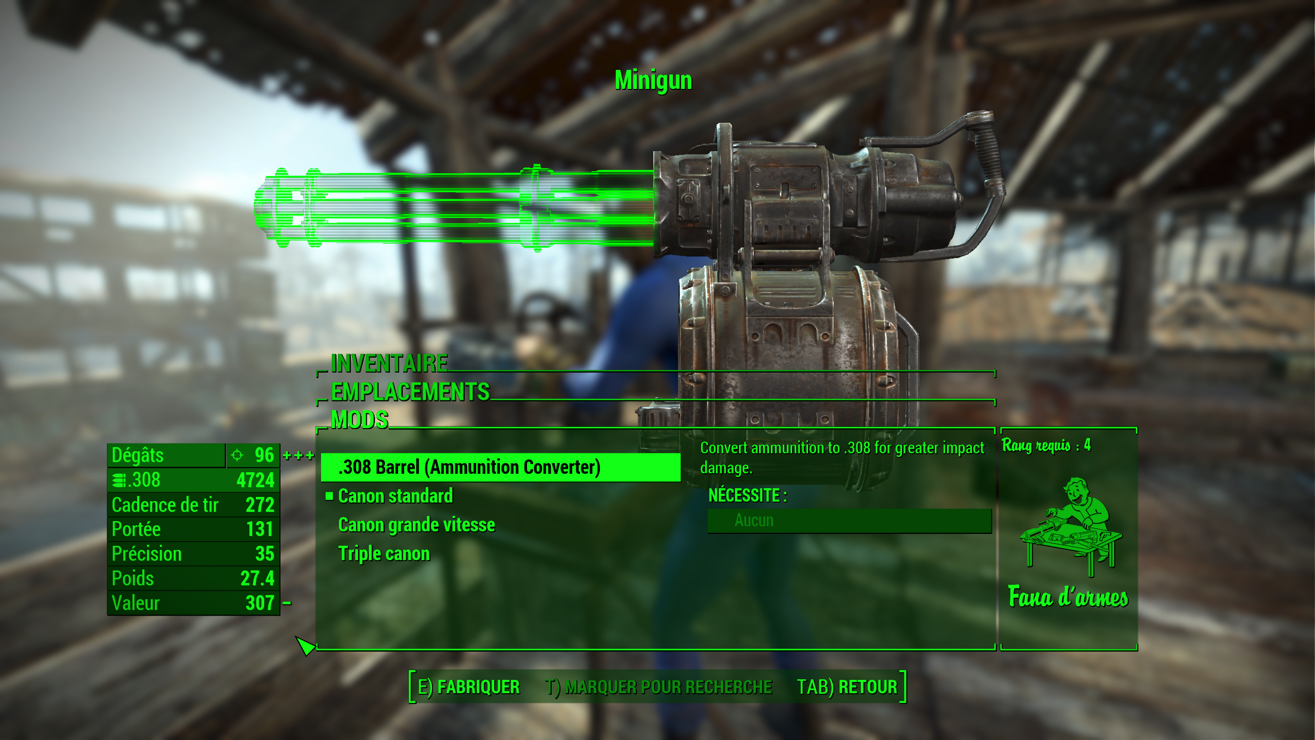Choose the Canon standard mod

[395, 496]
